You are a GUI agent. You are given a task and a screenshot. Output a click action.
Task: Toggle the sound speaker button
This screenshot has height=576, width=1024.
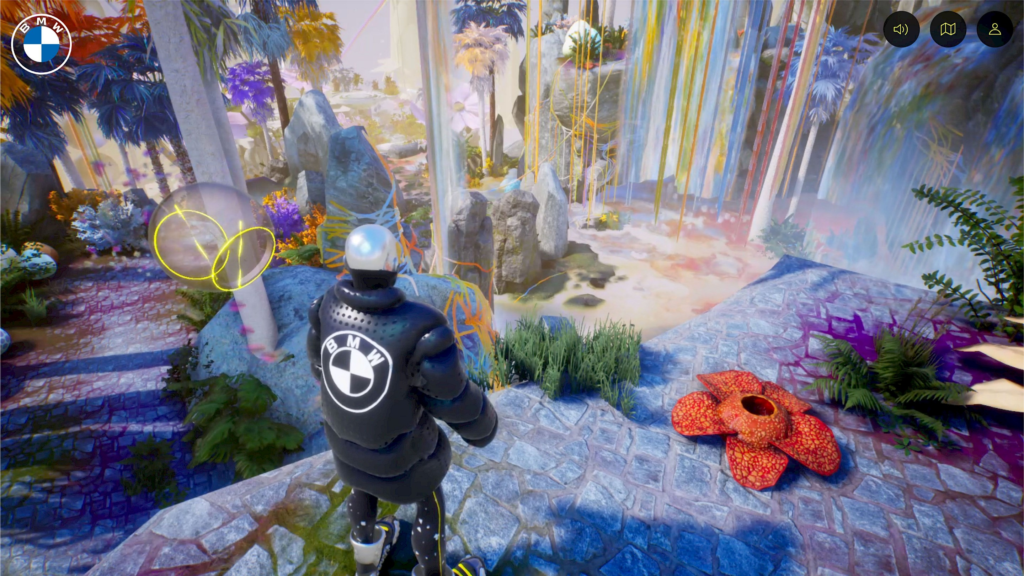pyautogui.click(x=901, y=29)
